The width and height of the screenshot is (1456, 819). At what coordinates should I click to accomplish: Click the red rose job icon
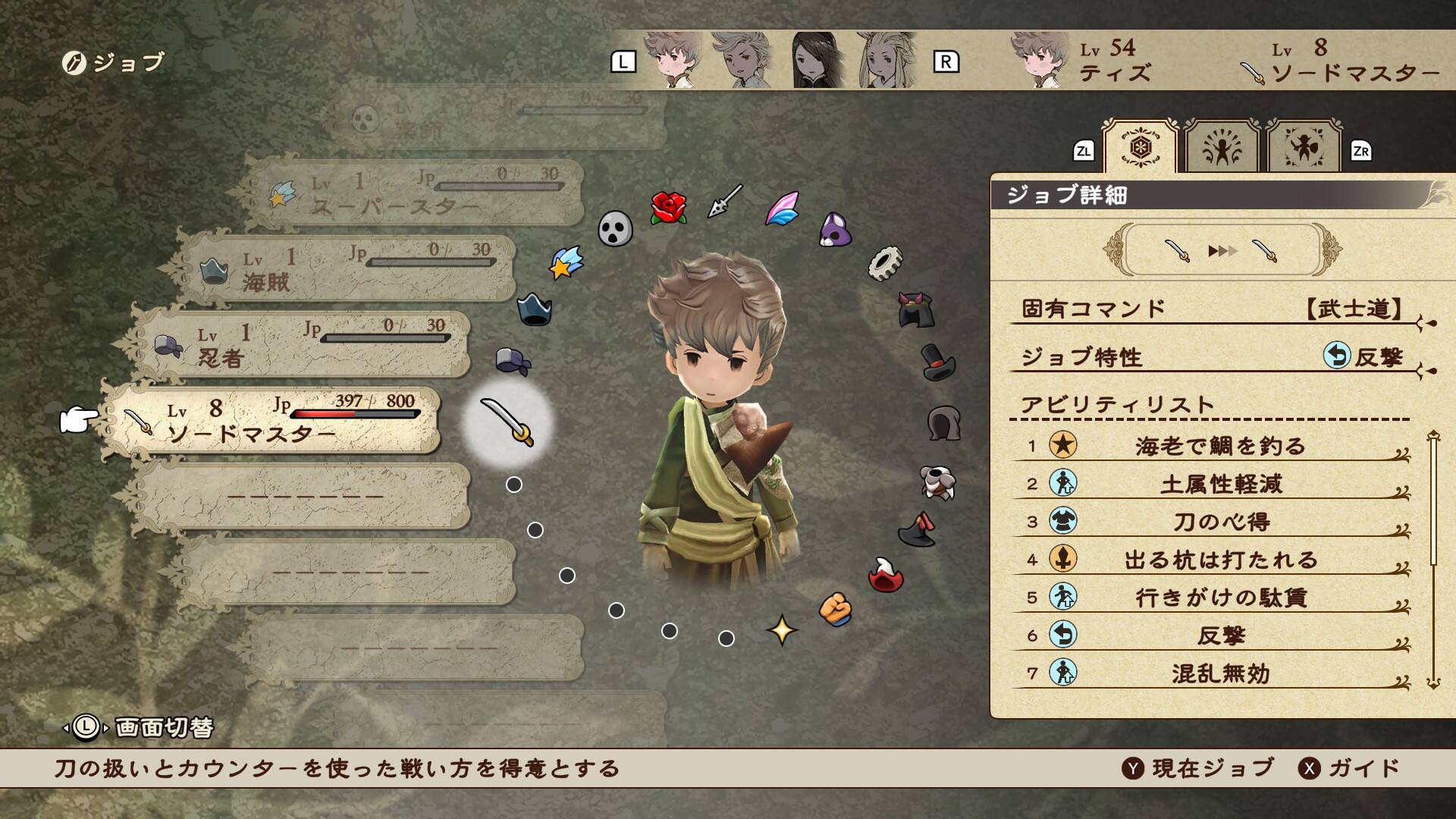[x=668, y=208]
